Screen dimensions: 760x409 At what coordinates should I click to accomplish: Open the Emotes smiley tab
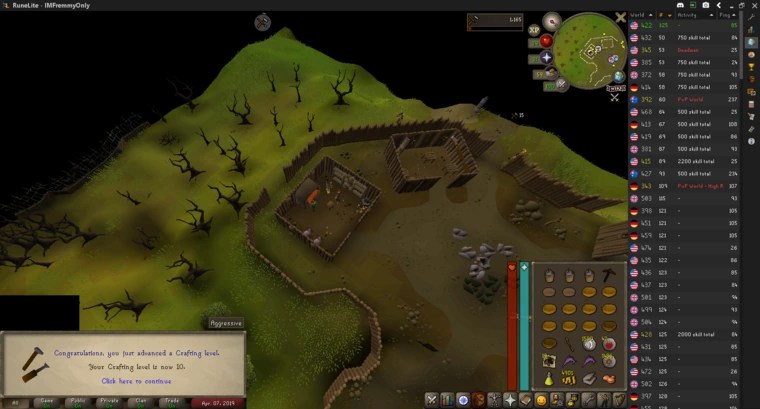[541, 400]
